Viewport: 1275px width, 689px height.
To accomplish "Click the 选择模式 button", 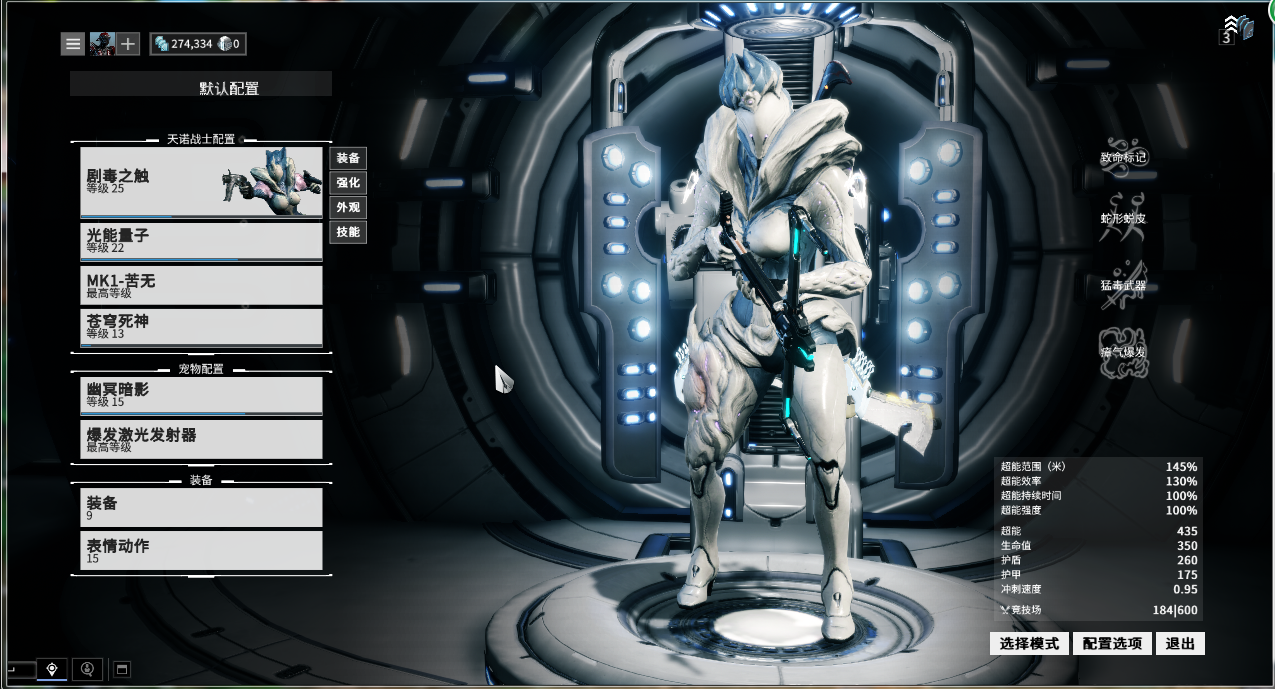I will [1029, 643].
